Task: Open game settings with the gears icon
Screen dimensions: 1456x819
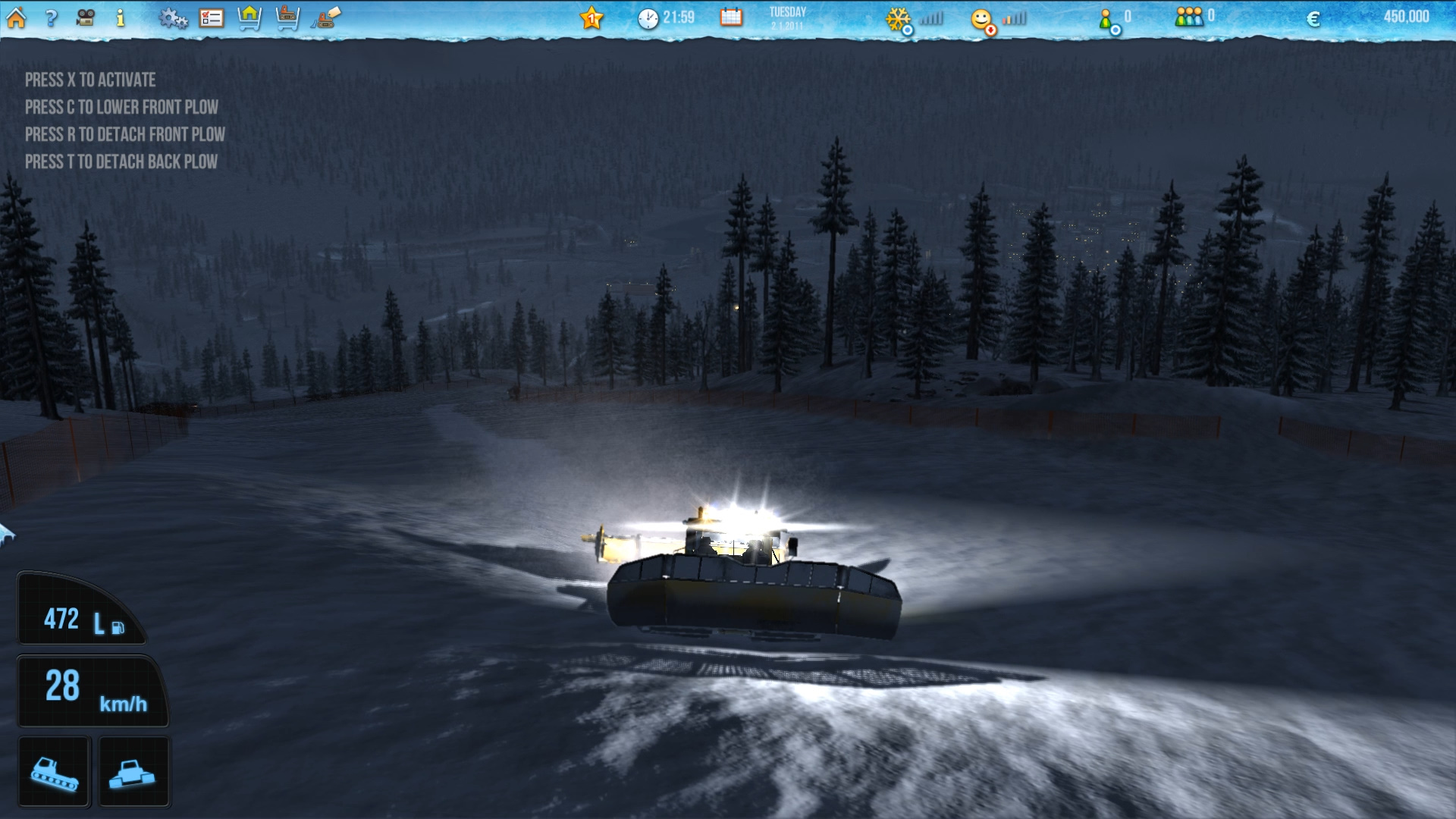Action: click(174, 16)
